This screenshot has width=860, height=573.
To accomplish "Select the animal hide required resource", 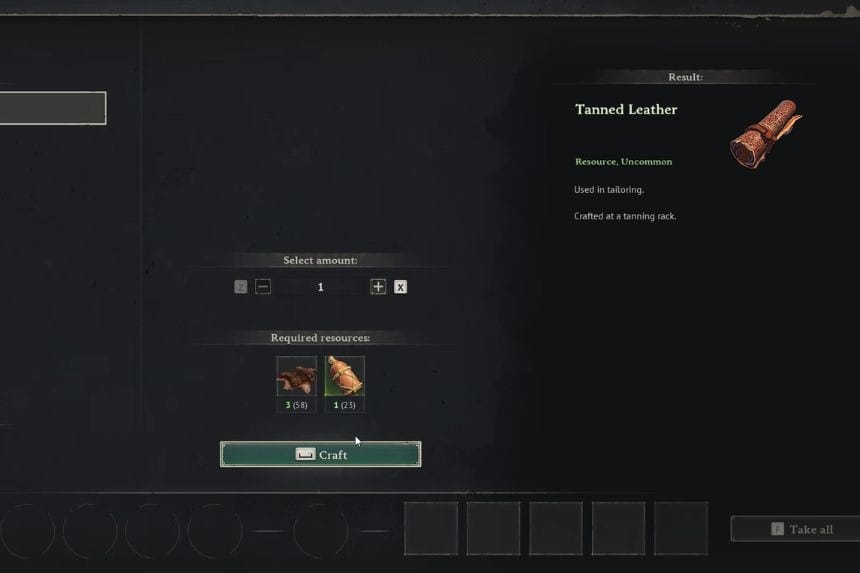I will point(296,377).
